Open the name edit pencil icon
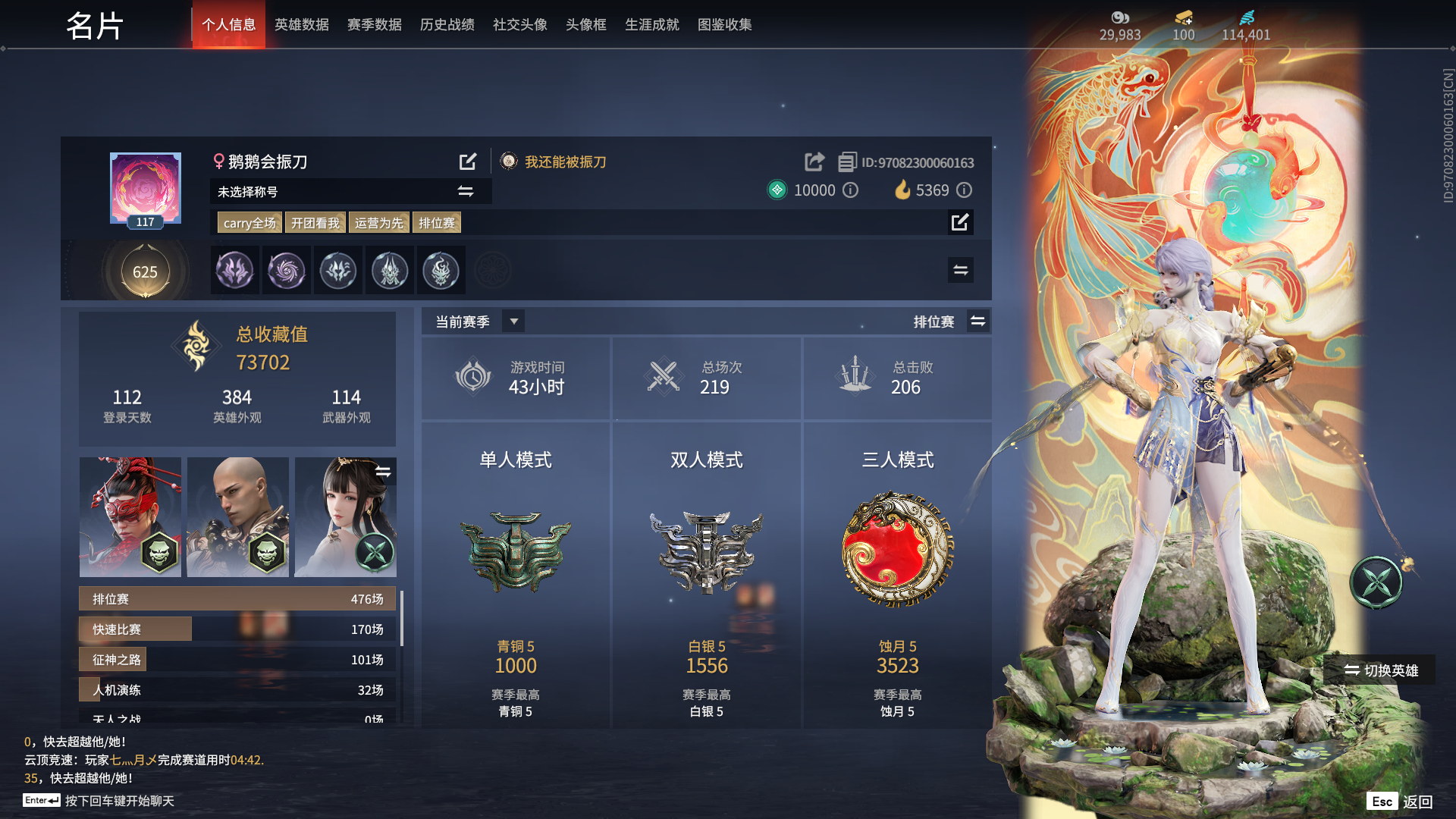 click(468, 161)
